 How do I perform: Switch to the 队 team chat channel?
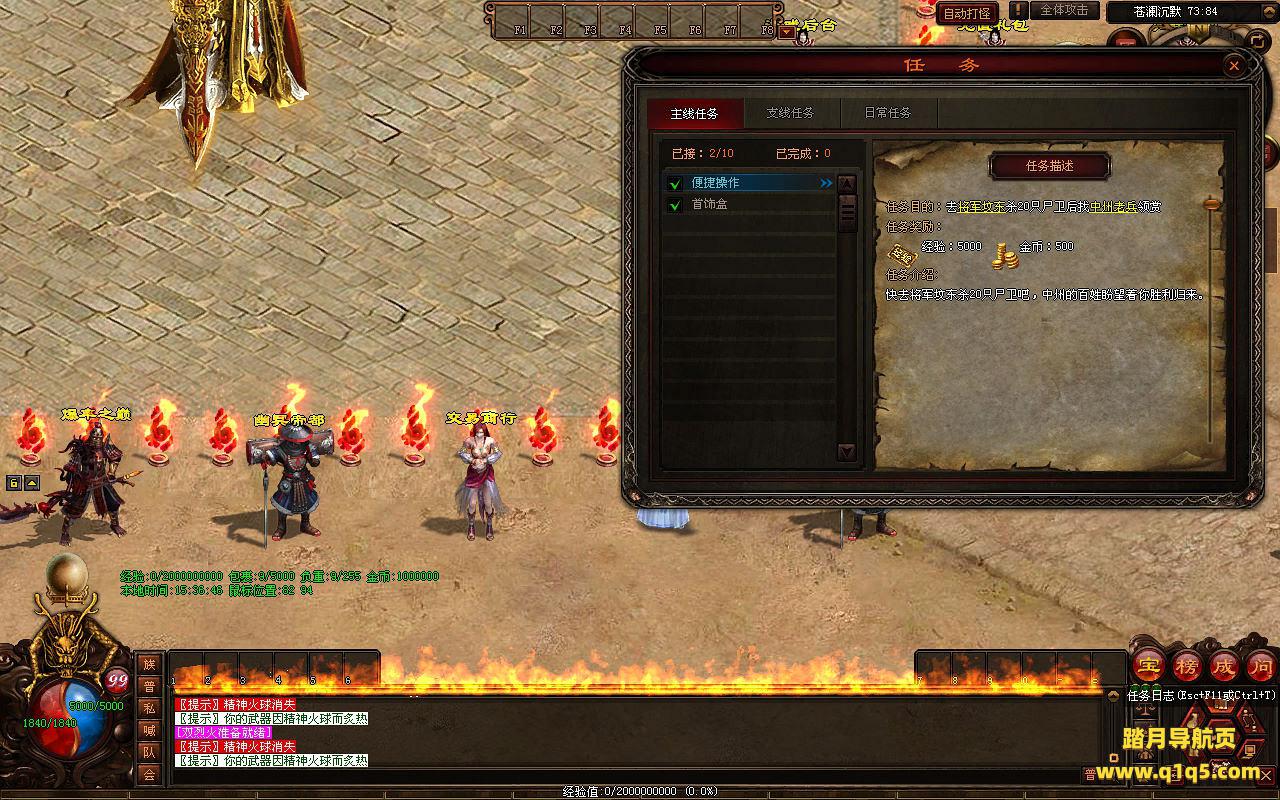pos(149,752)
